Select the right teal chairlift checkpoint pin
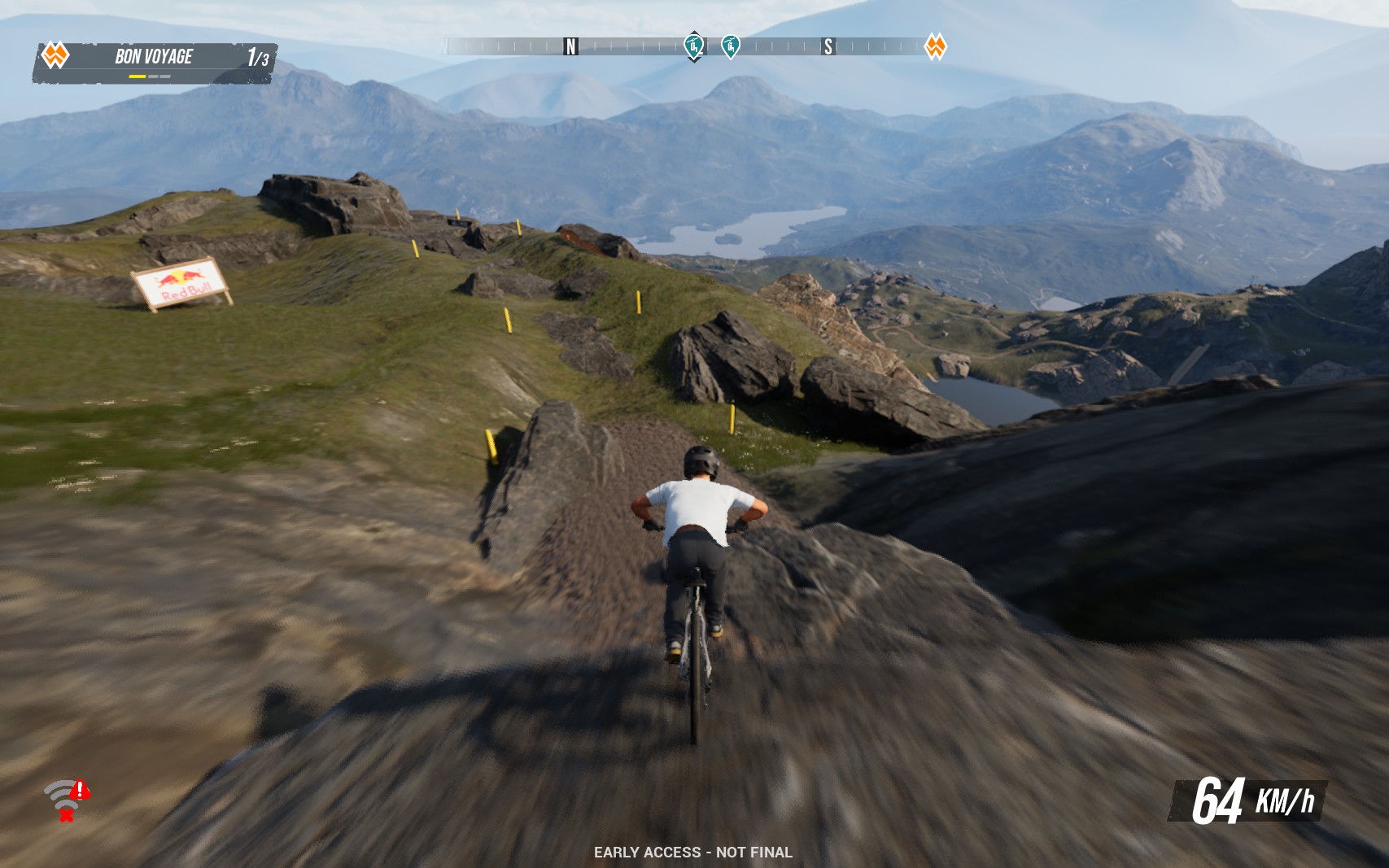The width and height of the screenshot is (1389, 868). 731,46
